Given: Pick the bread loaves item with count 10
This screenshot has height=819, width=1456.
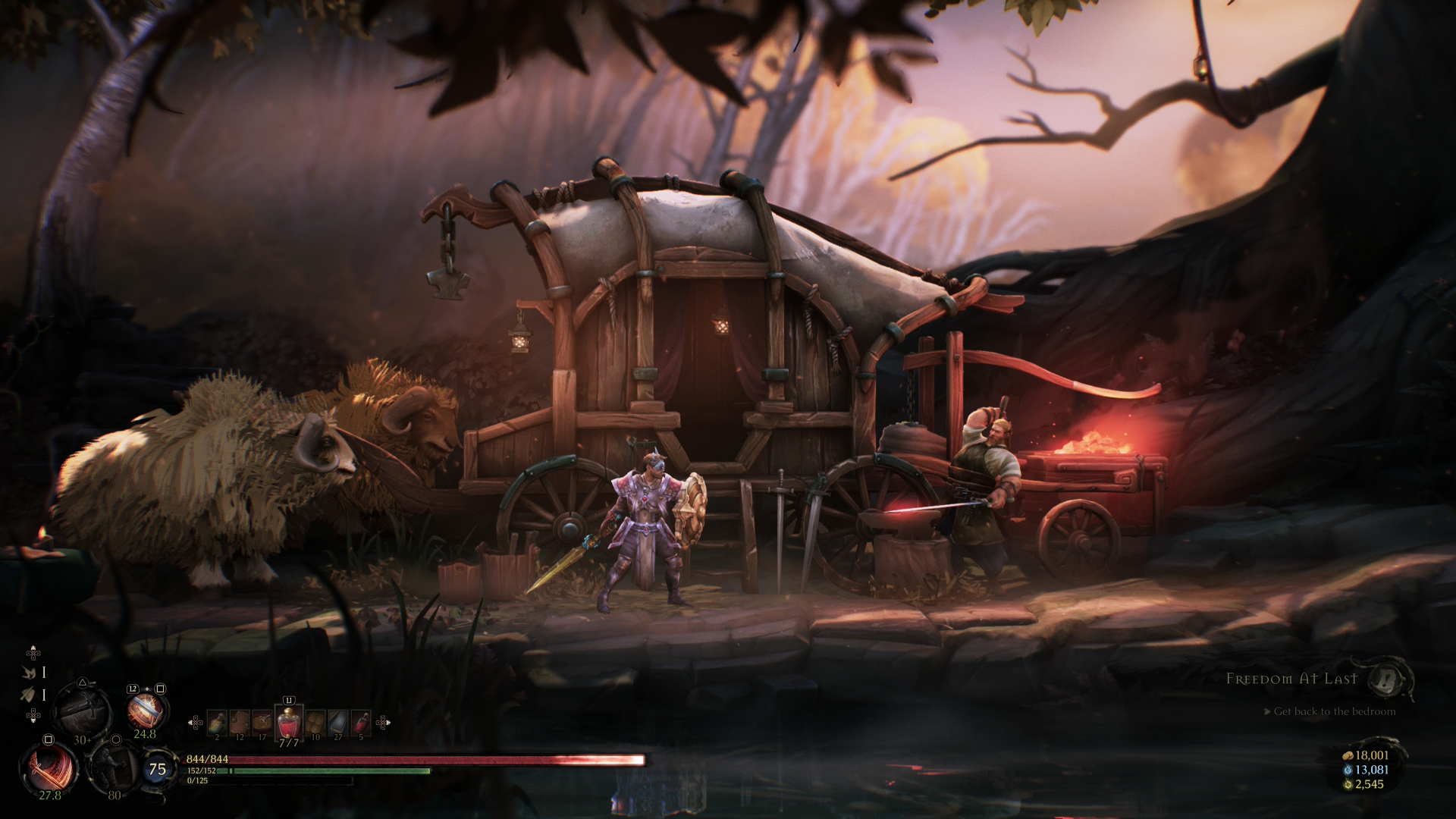Looking at the screenshot, I should coord(315,722).
